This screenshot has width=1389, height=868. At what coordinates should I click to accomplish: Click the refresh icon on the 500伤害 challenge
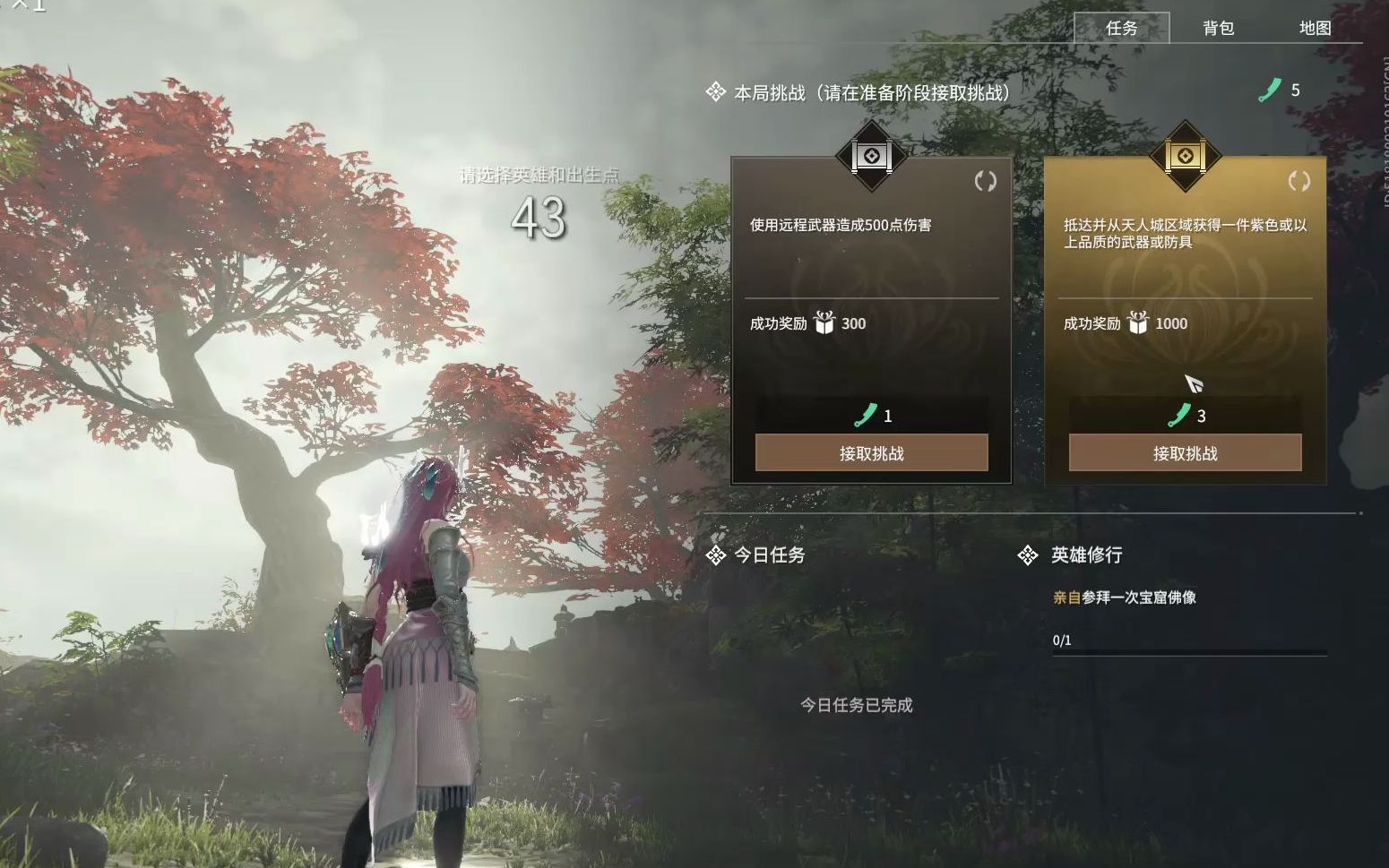tap(986, 179)
